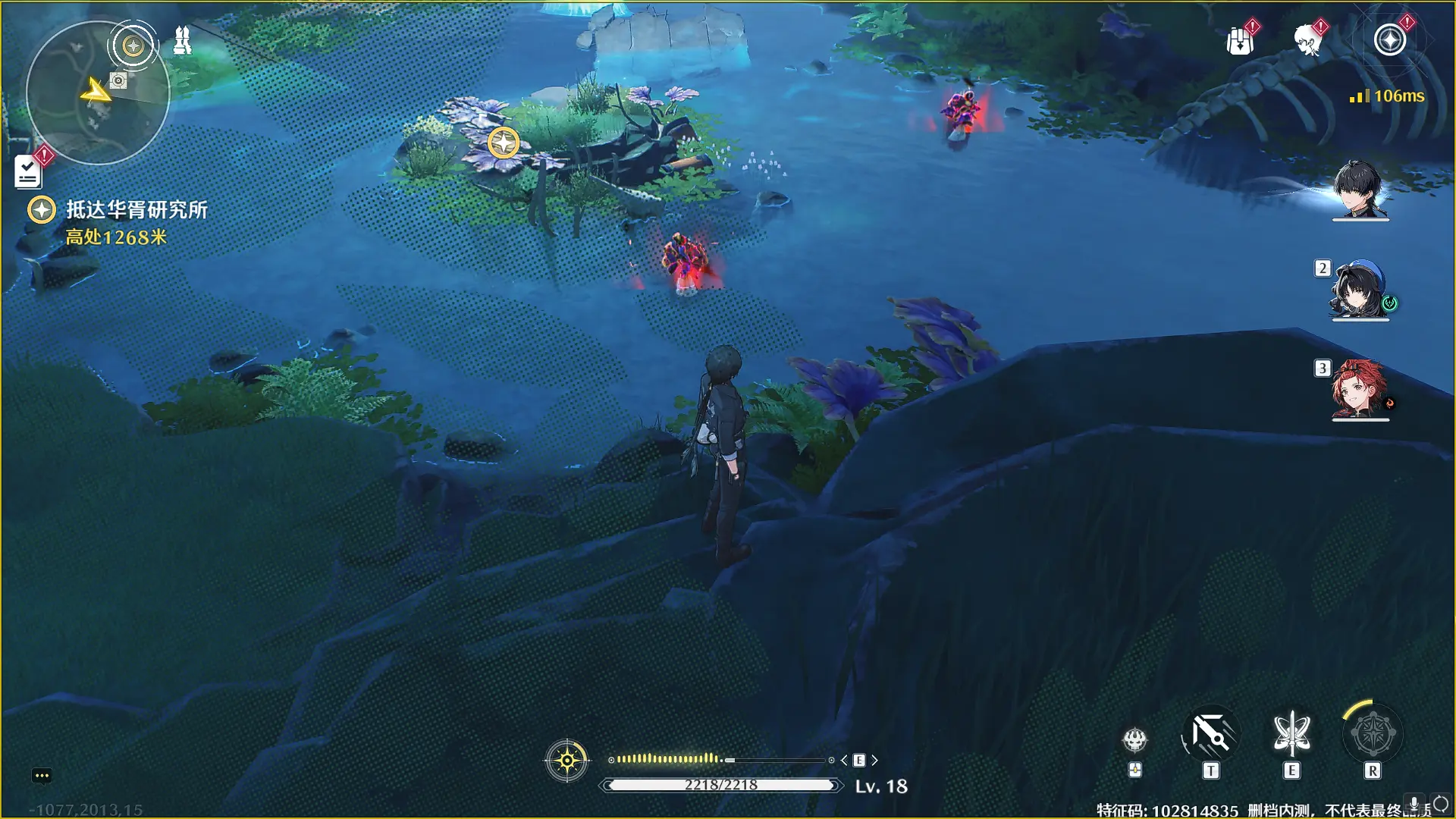1456x819 pixels.
Task: Switch to the dark-haired male character portrait
Action: click(x=1360, y=190)
